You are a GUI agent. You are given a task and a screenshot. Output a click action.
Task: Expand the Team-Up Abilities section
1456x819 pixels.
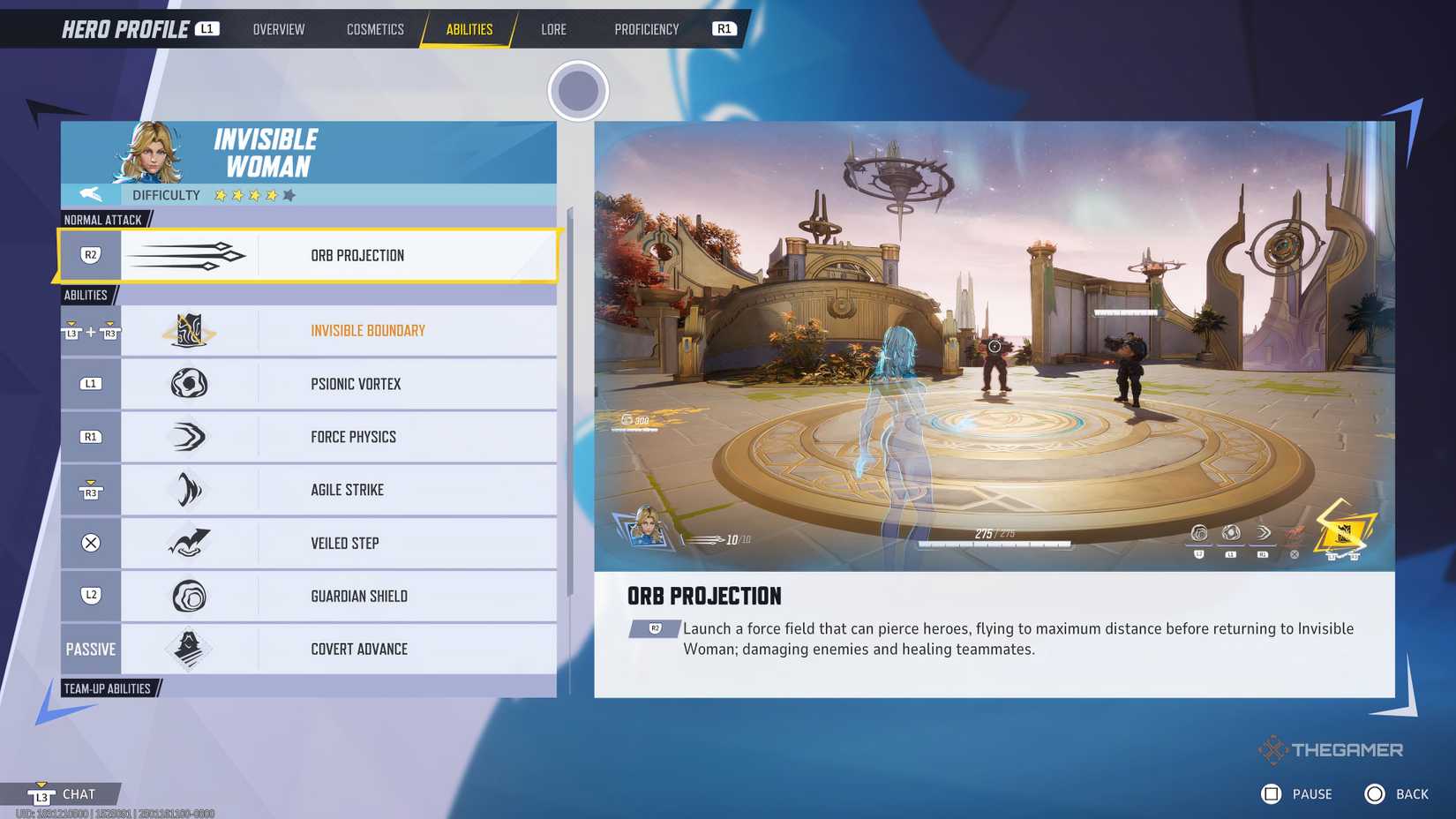tap(108, 688)
